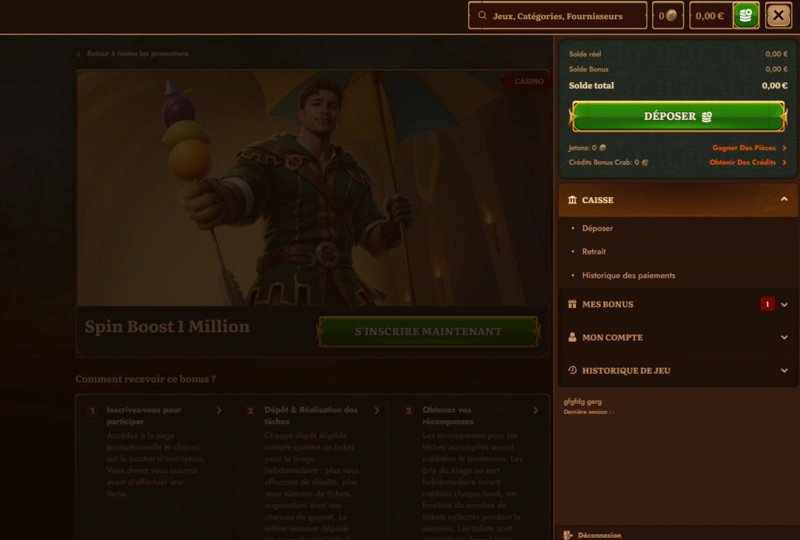Click S'inscrire Maintenant button
This screenshot has width=800, height=540.
428,331
